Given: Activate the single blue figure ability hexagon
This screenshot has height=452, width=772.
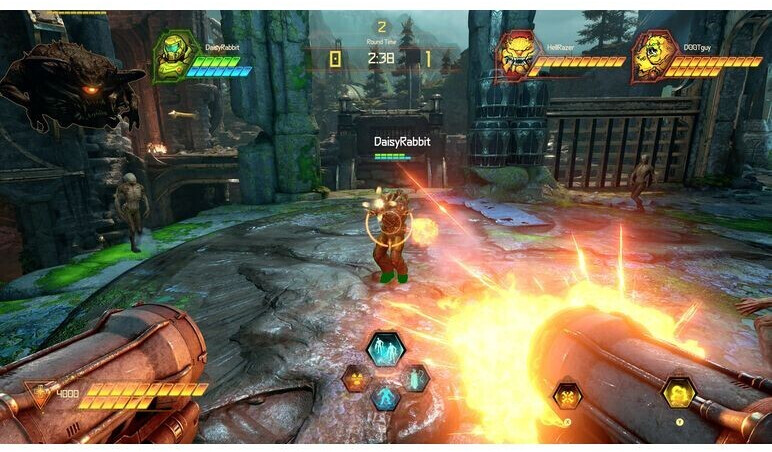Looking at the screenshot, I should point(385,397).
